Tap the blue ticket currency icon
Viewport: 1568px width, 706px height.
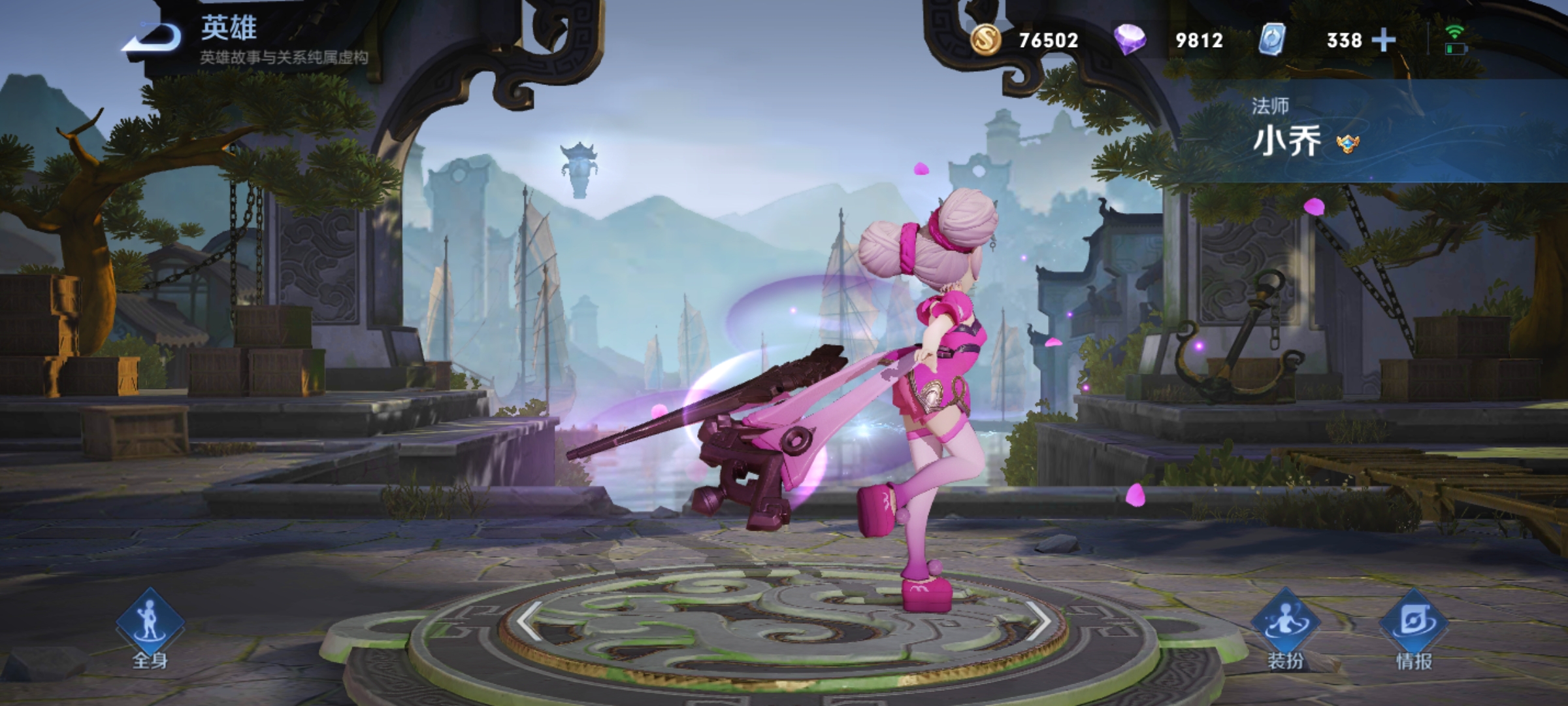pyautogui.click(x=1272, y=40)
